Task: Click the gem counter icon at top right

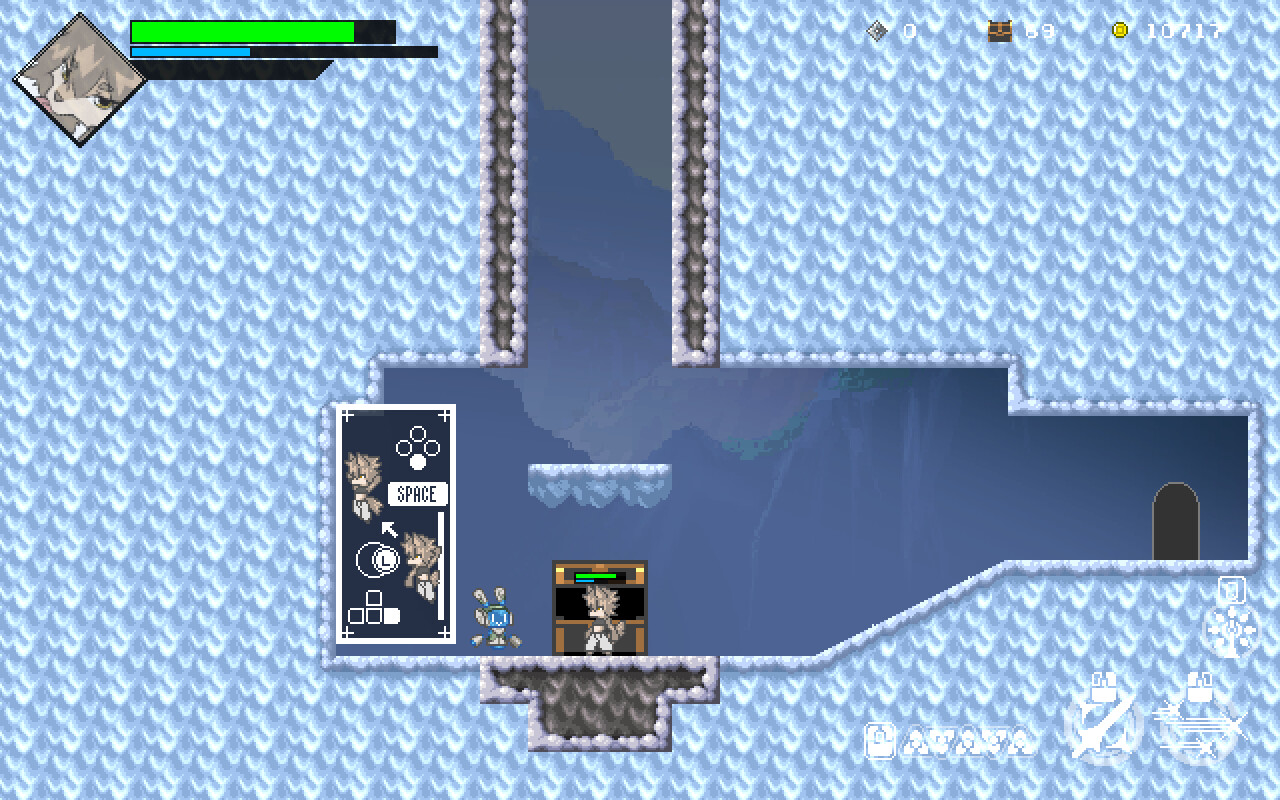Action: [878, 30]
